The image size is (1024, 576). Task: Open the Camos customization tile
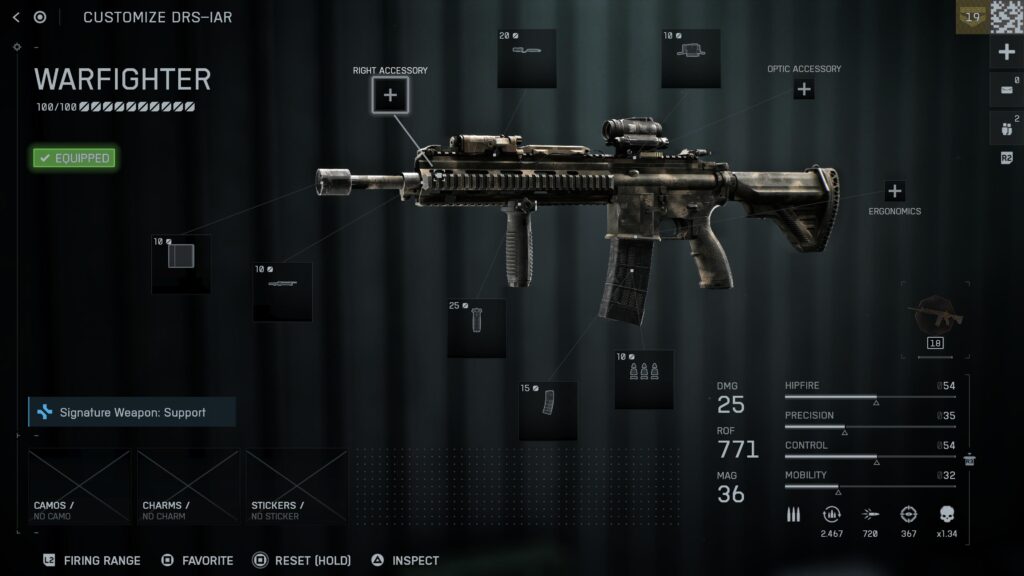(80, 487)
